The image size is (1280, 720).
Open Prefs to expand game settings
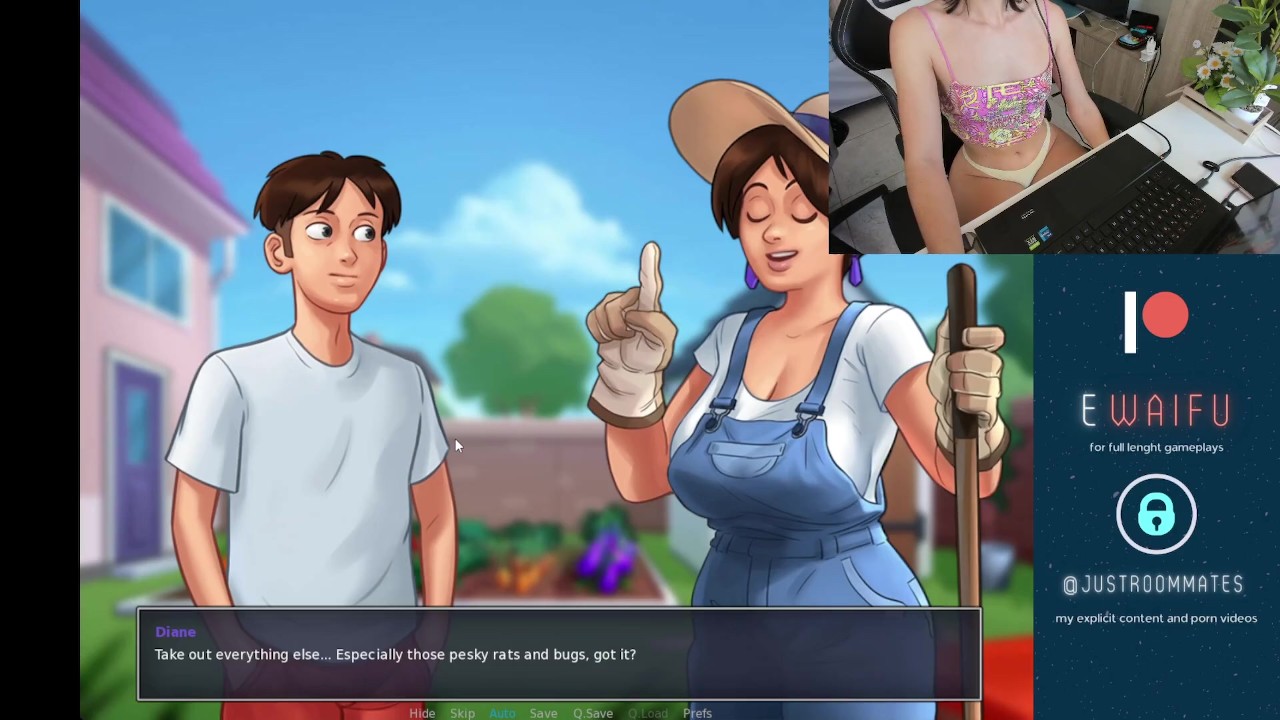pos(697,713)
